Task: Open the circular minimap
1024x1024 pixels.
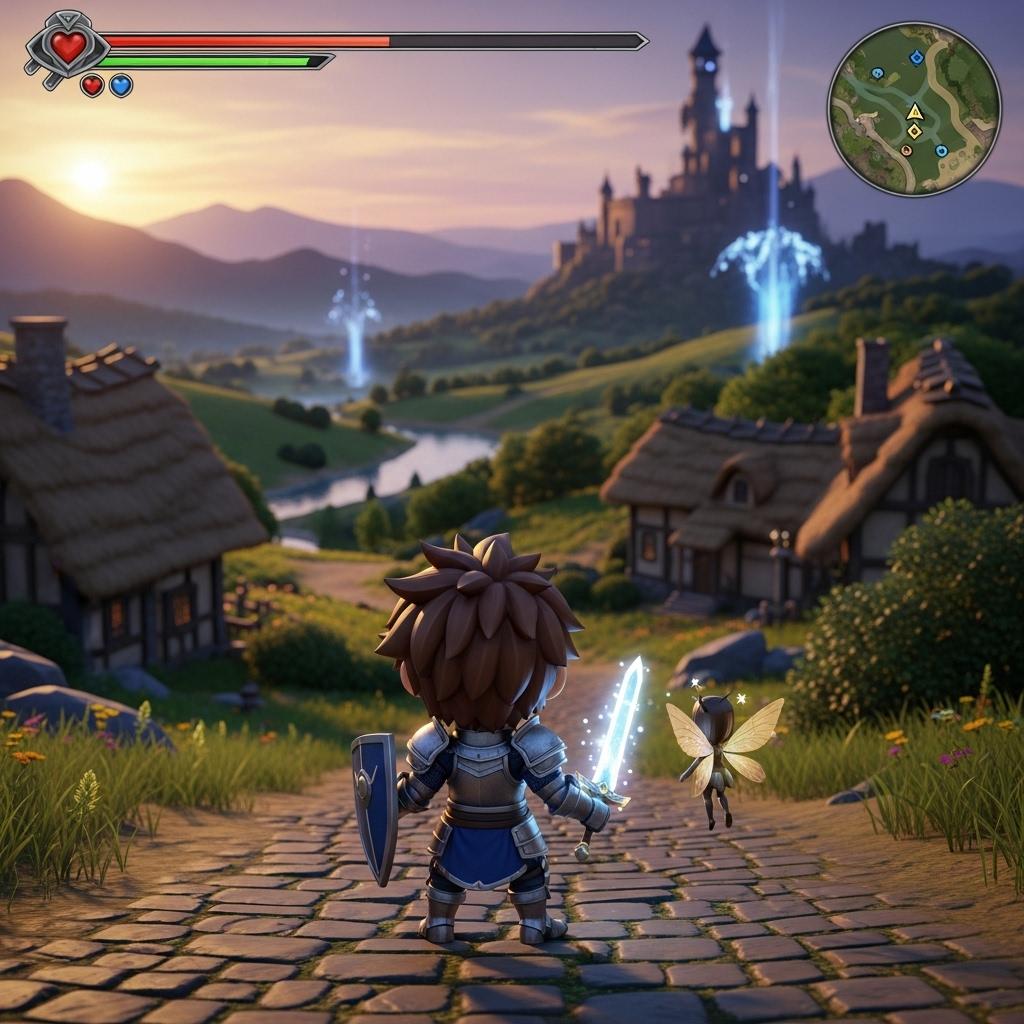Action: point(914,108)
